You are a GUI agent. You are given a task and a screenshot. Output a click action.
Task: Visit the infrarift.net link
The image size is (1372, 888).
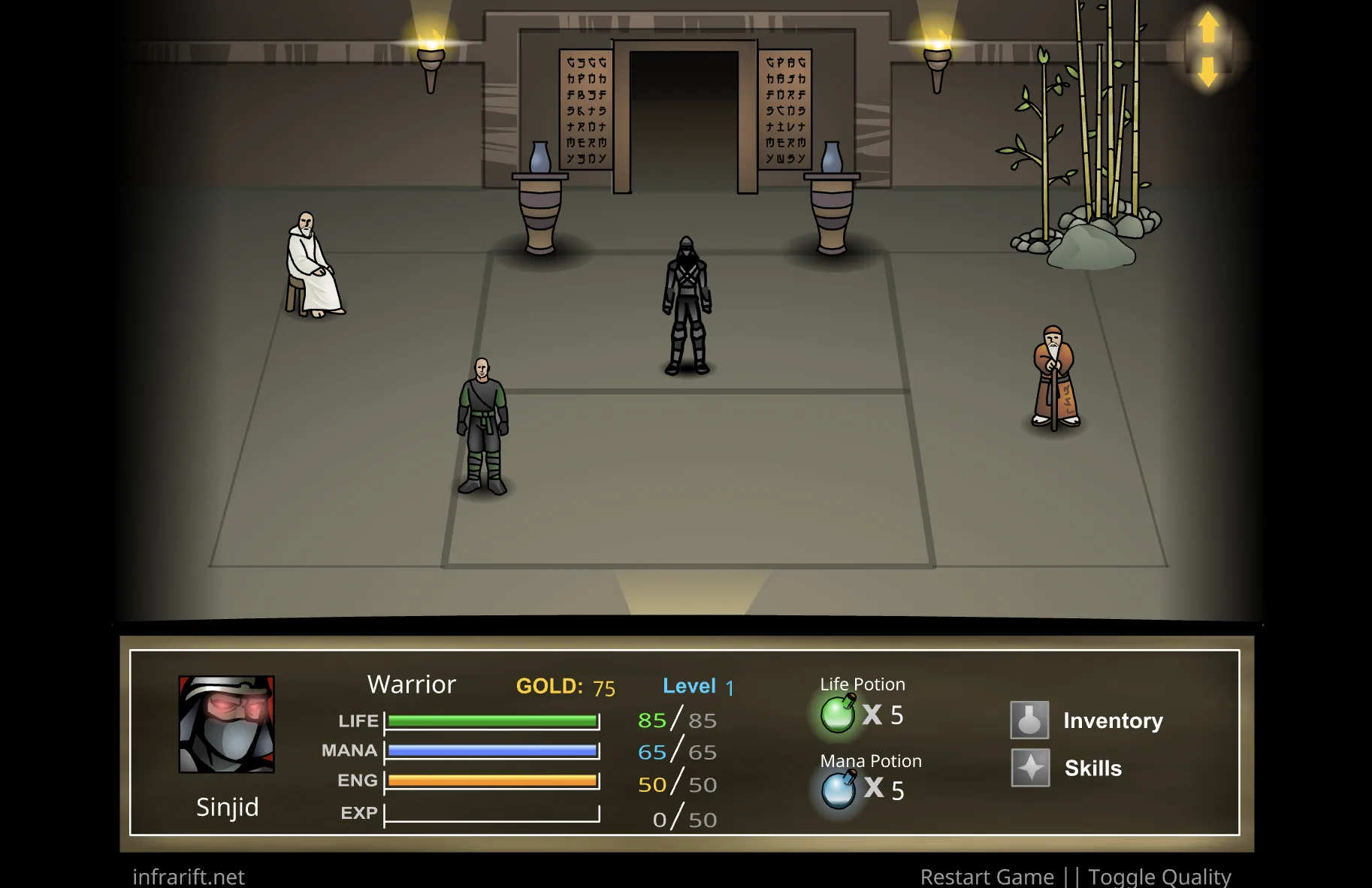[x=187, y=876]
